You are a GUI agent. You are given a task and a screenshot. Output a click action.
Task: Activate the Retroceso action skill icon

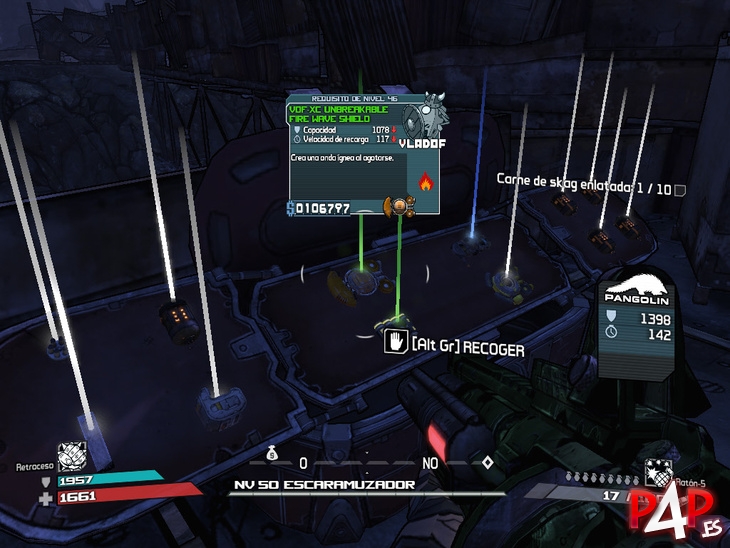coord(71,456)
